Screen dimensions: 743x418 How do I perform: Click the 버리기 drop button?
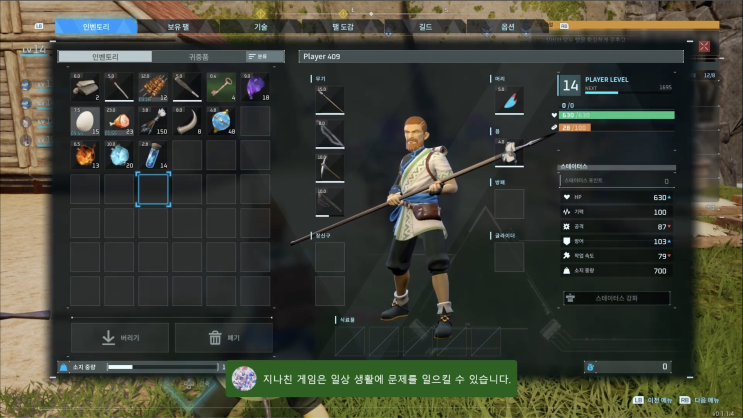(x=120, y=337)
